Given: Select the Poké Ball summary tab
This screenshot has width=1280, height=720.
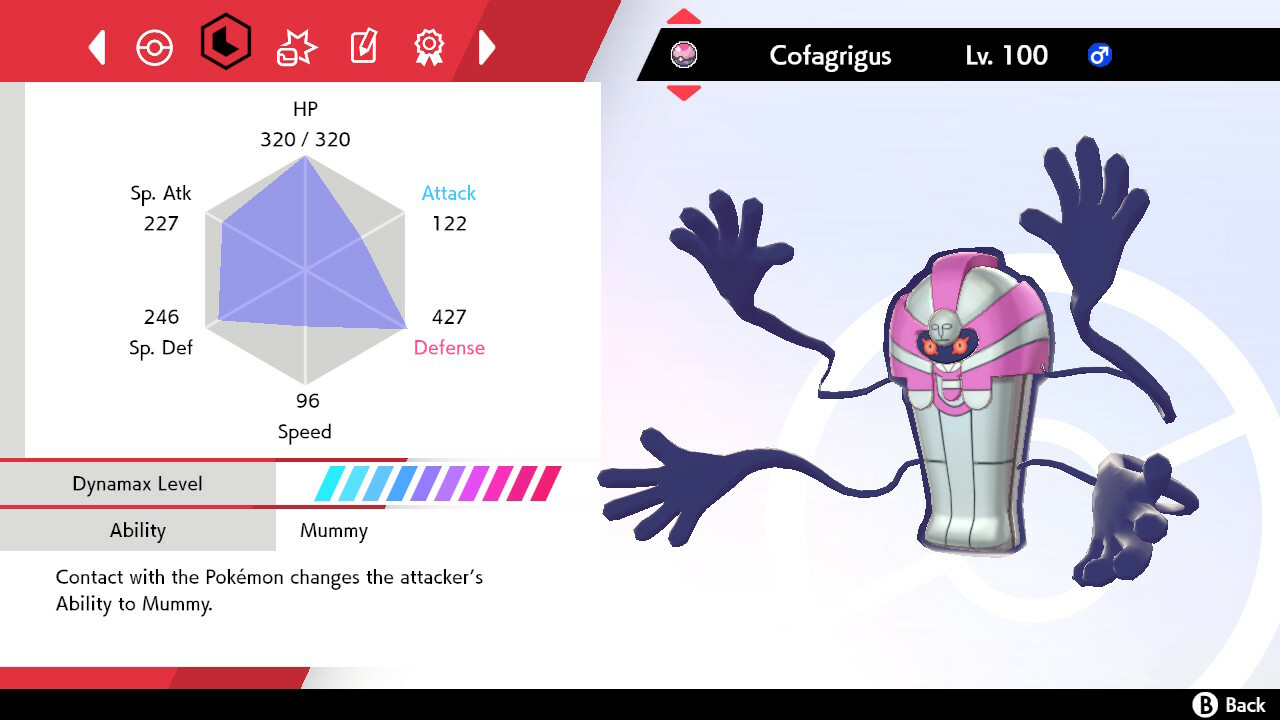Looking at the screenshot, I should [155, 46].
